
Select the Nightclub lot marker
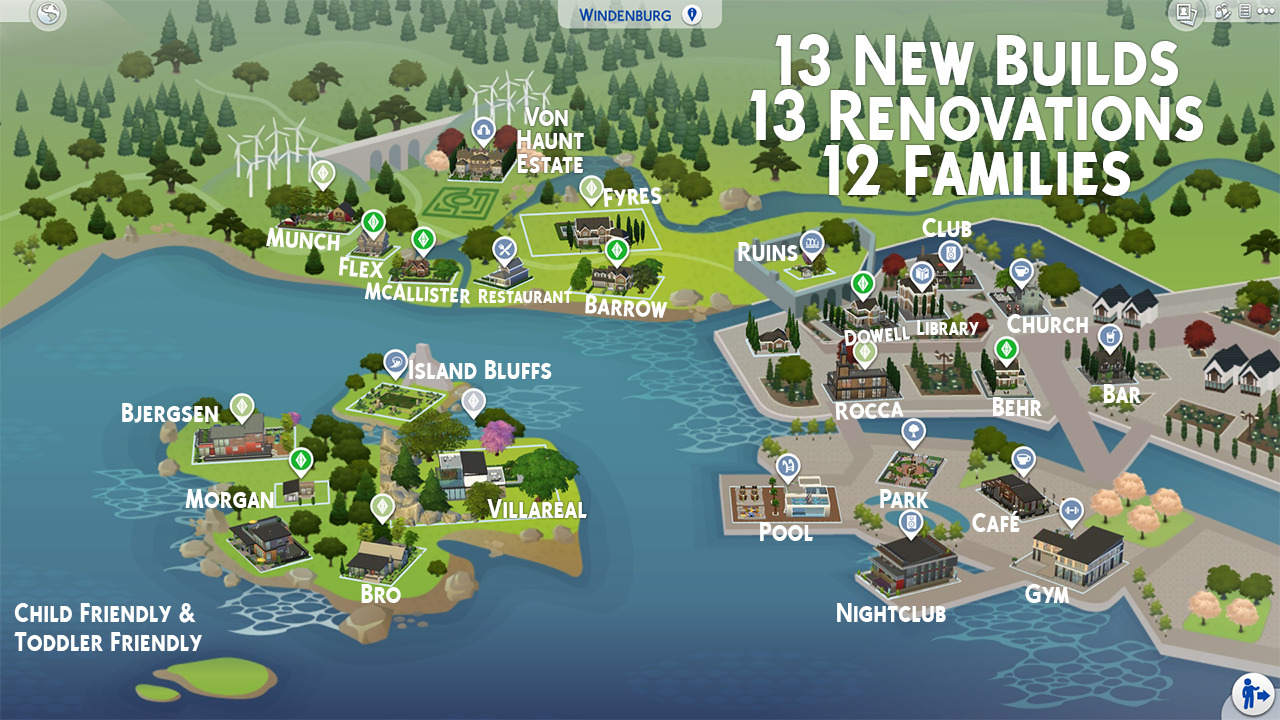click(911, 521)
